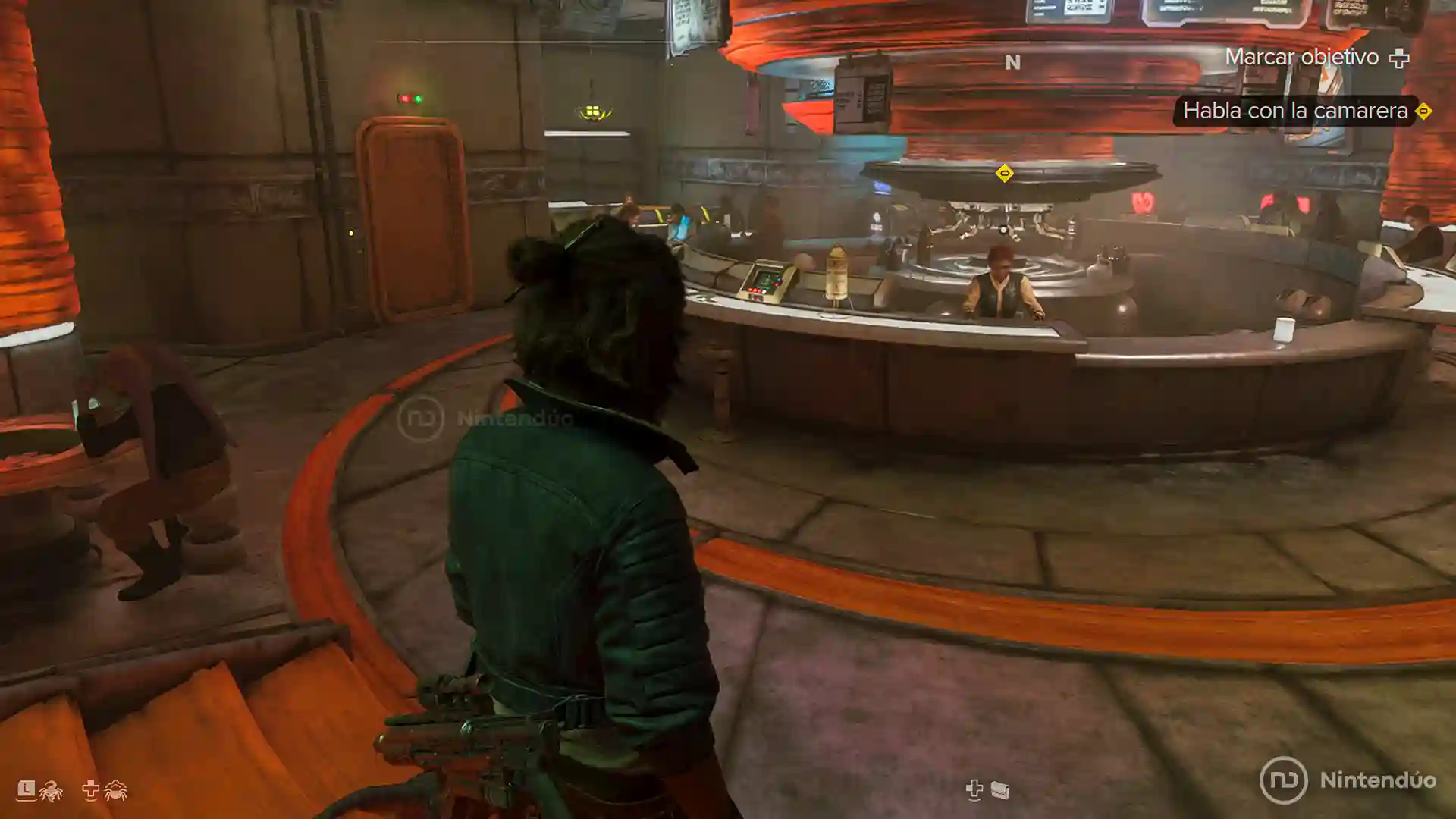
Task: Activate the Nix icon holding a gem
Action: [x=52, y=791]
